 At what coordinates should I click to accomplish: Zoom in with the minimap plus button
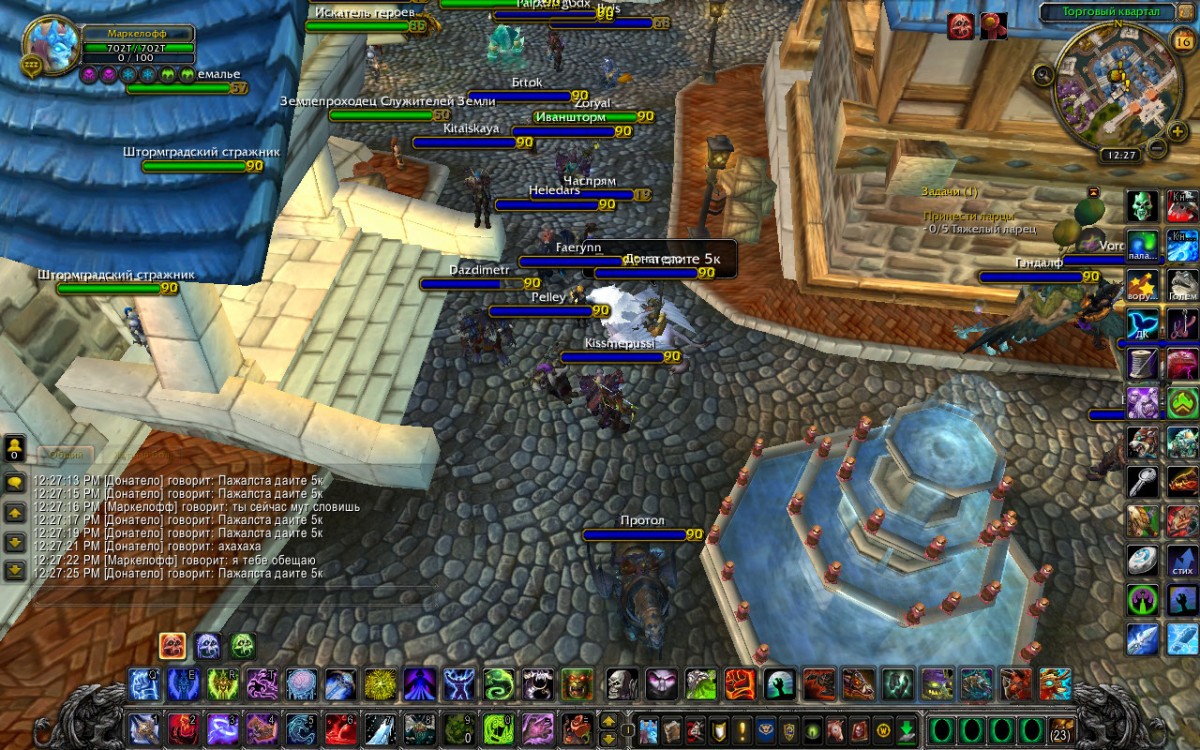coord(1178,133)
